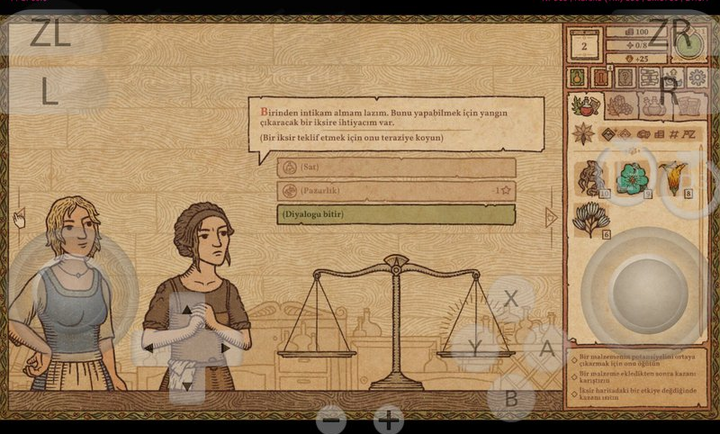Open the red book icon
This screenshot has height=434, width=720.
coord(601,77)
